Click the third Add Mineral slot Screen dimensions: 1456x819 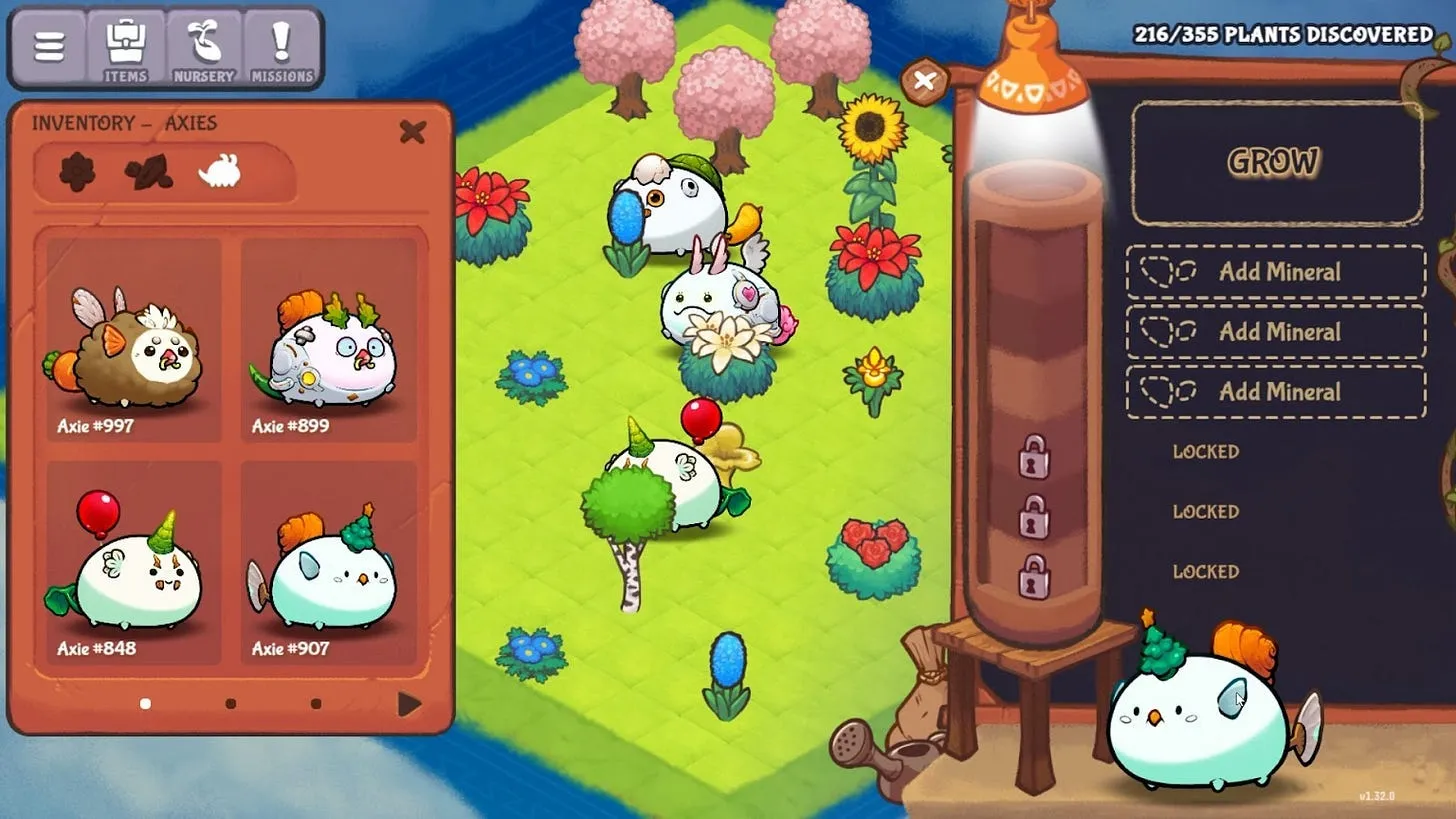(1275, 392)
